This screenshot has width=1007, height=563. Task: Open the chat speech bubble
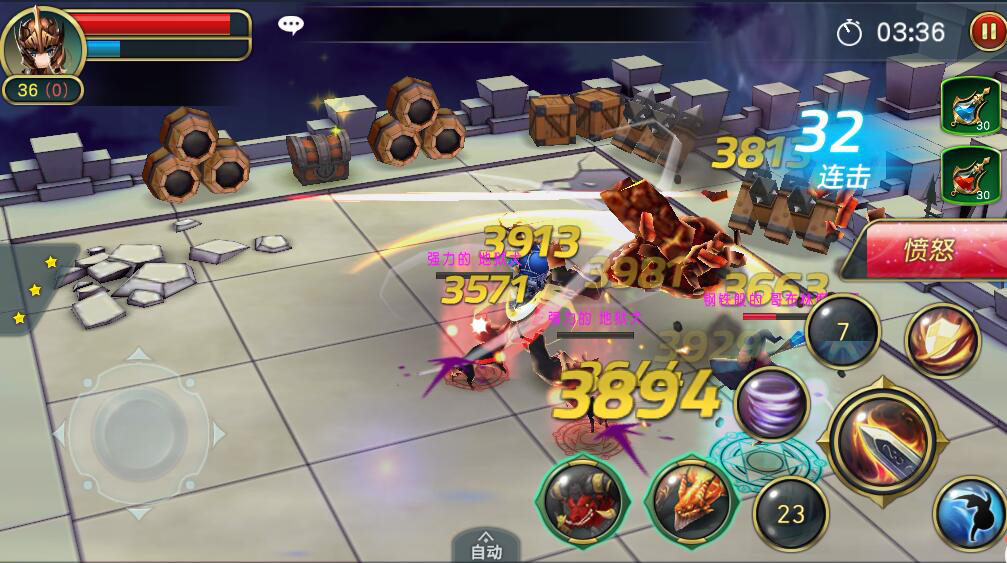point(291,26)
